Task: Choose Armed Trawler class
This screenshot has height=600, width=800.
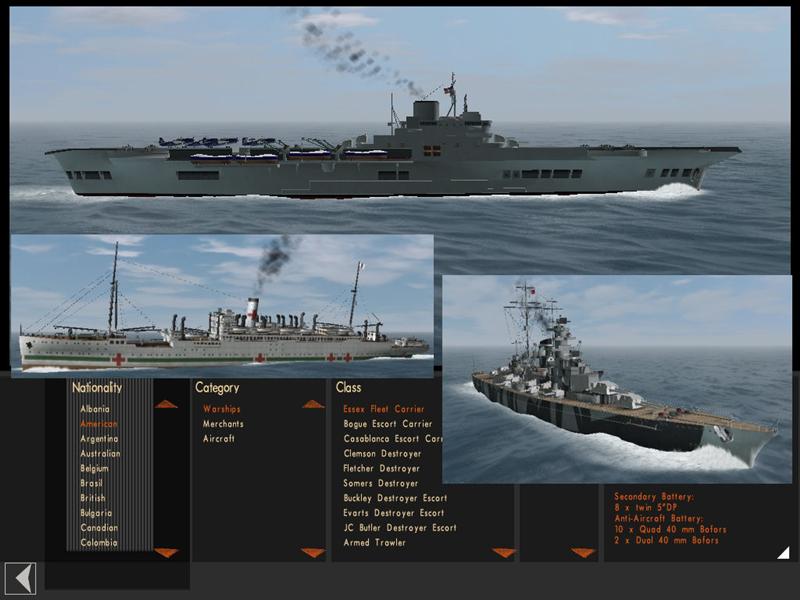Action: 374,543
